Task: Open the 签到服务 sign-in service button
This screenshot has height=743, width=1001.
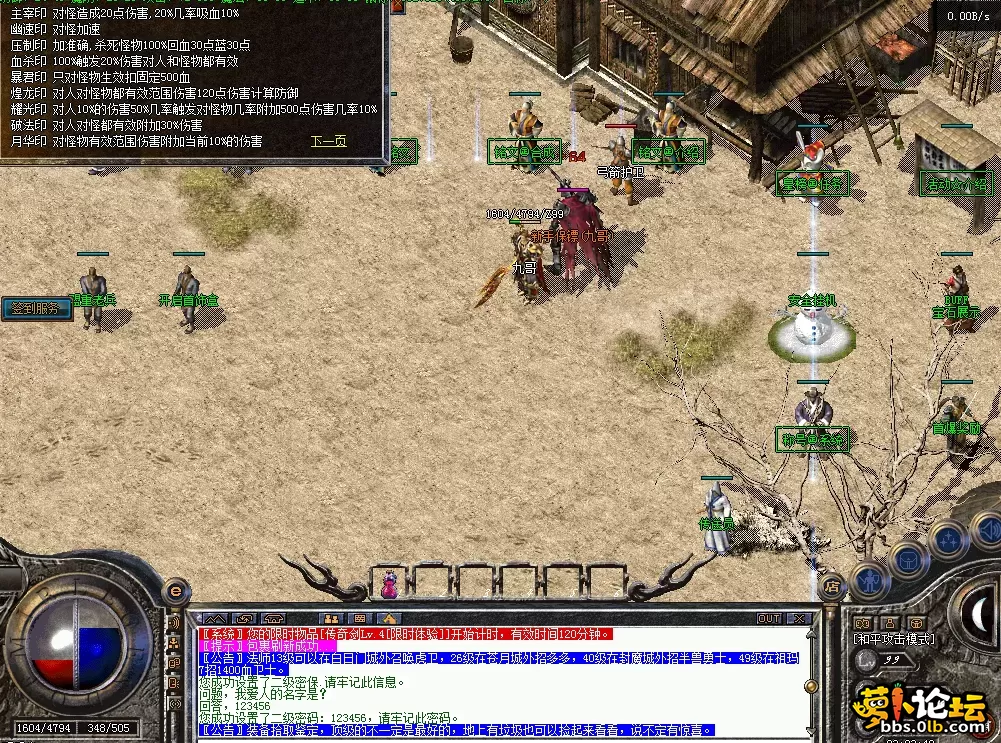Action: 36,308
